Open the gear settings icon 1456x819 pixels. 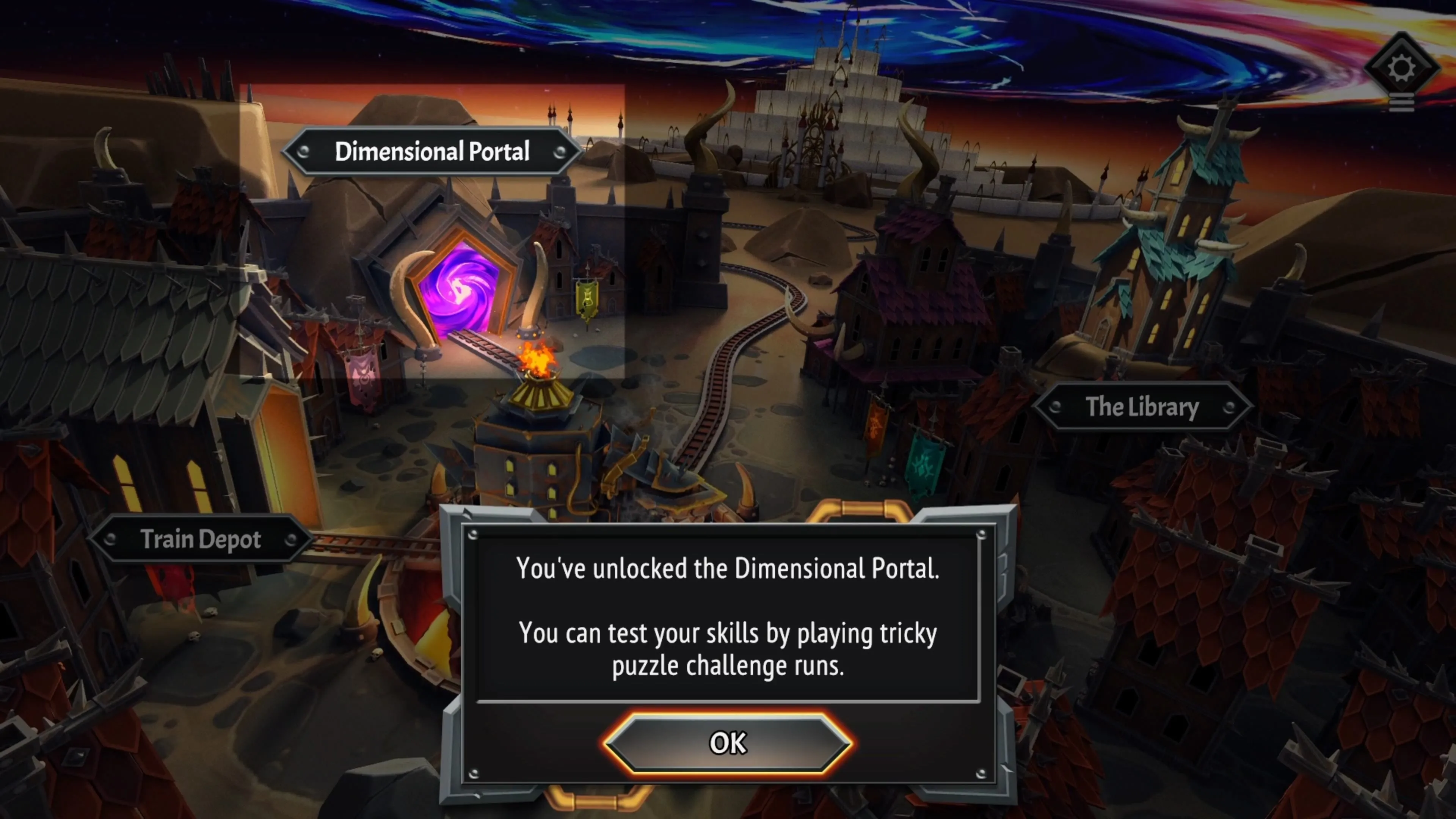coord(1401,68)
